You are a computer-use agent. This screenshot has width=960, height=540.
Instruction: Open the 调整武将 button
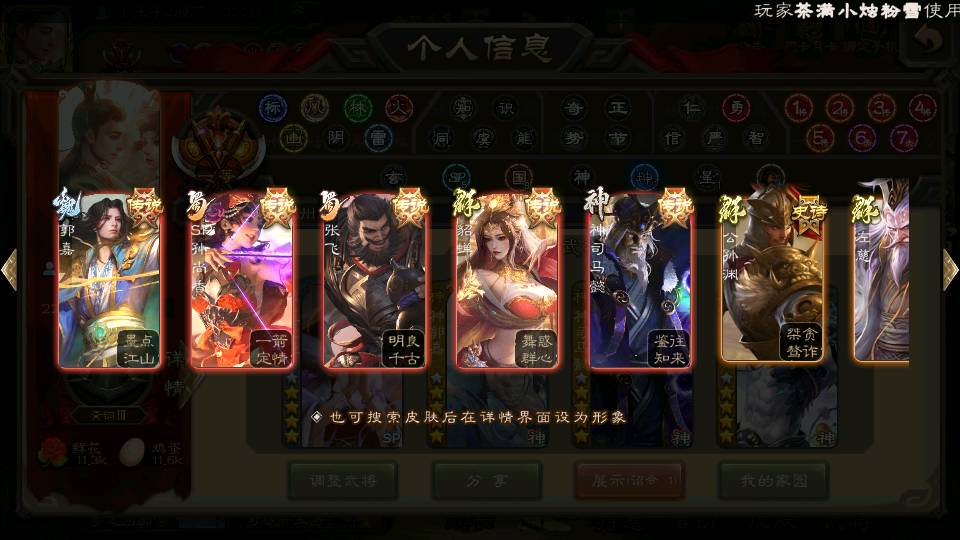(x=342, y=481)
